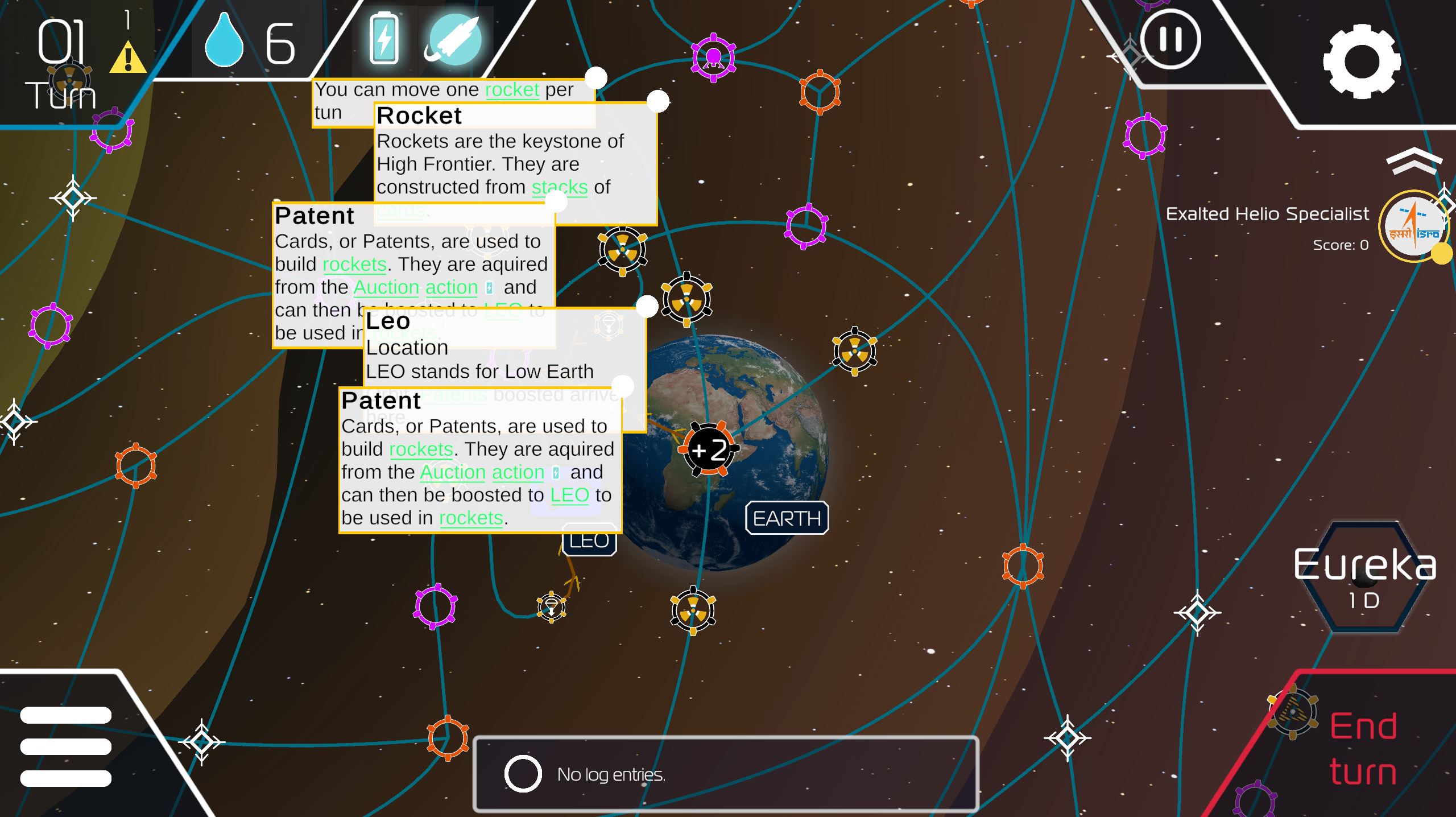Open the Auction link in the Patent tooltip
This screenshot has height=817, width=1456.
451,472
